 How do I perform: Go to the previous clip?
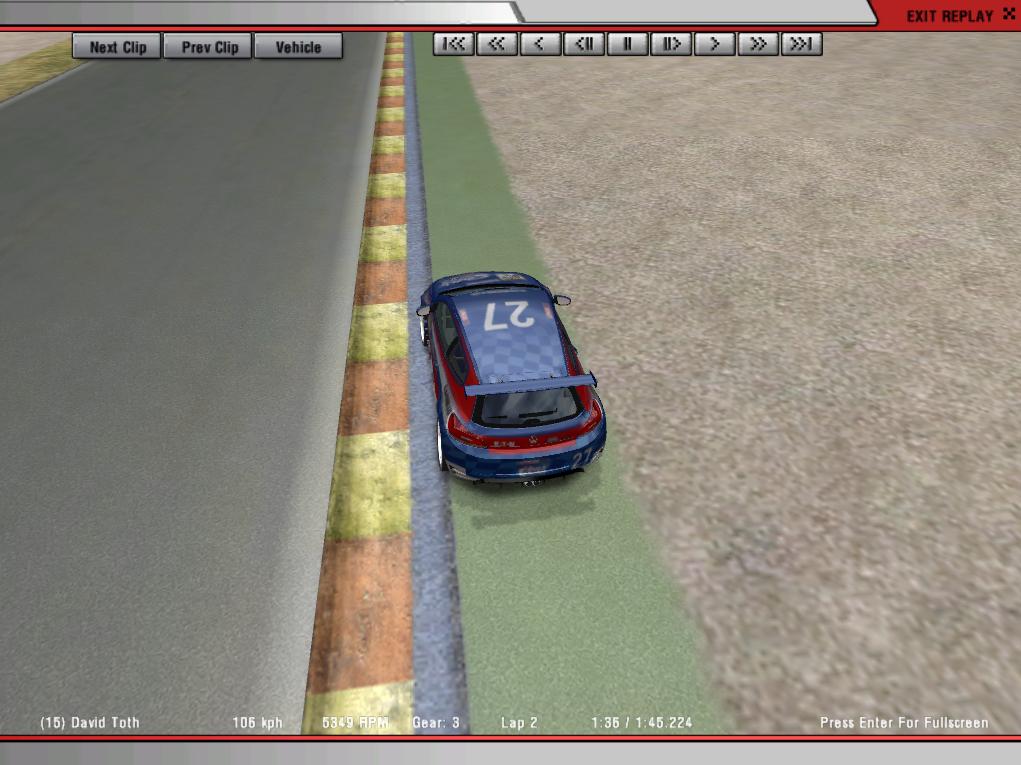pyautogui.click(x=209, y=46)
